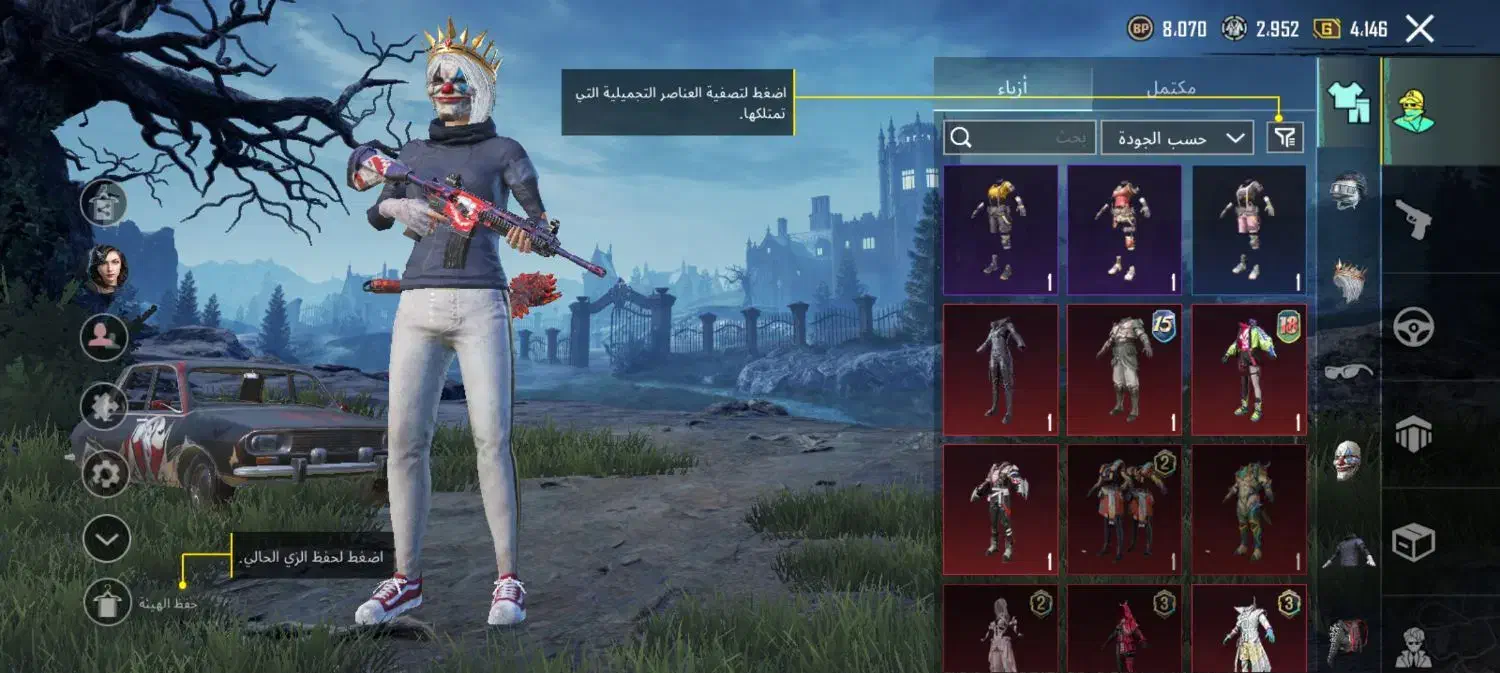Select the أزياء outfits tab
The image size is (1500, 673).
[x=1012, y=87]
